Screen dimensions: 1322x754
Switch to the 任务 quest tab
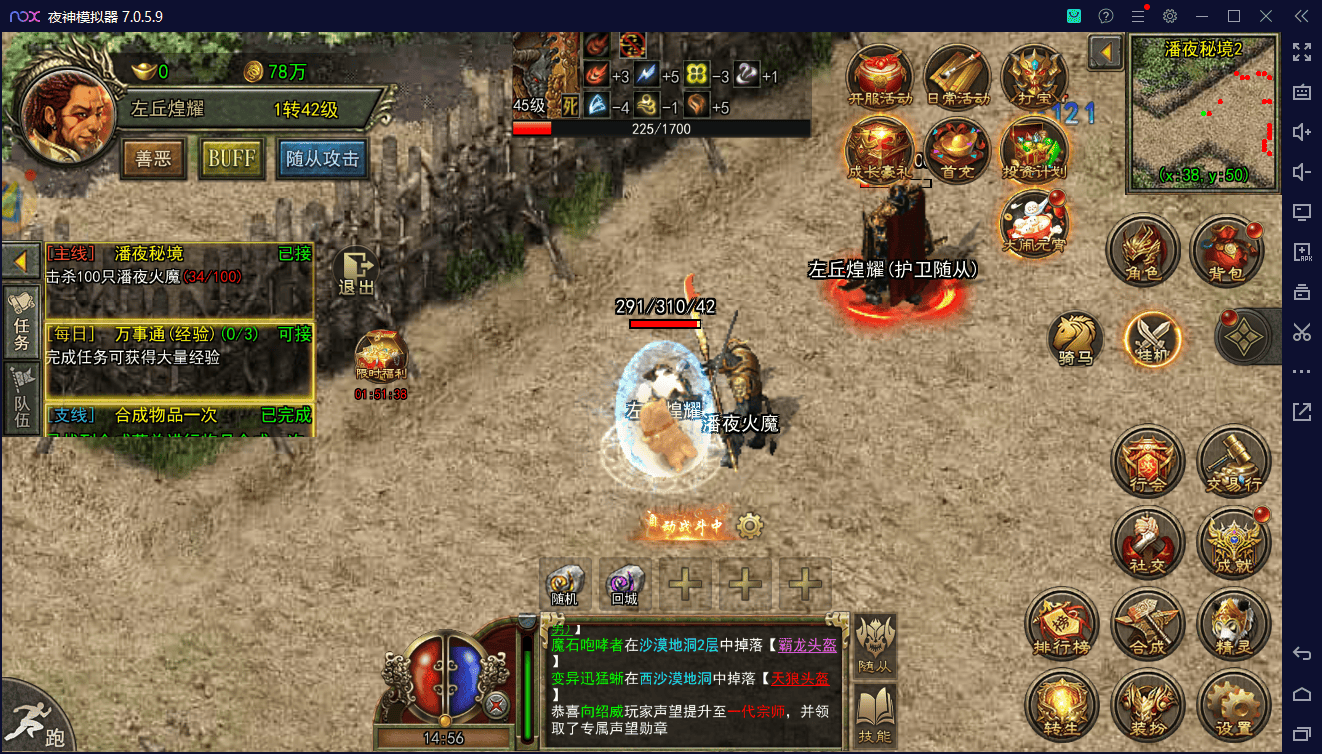(21, 319)
